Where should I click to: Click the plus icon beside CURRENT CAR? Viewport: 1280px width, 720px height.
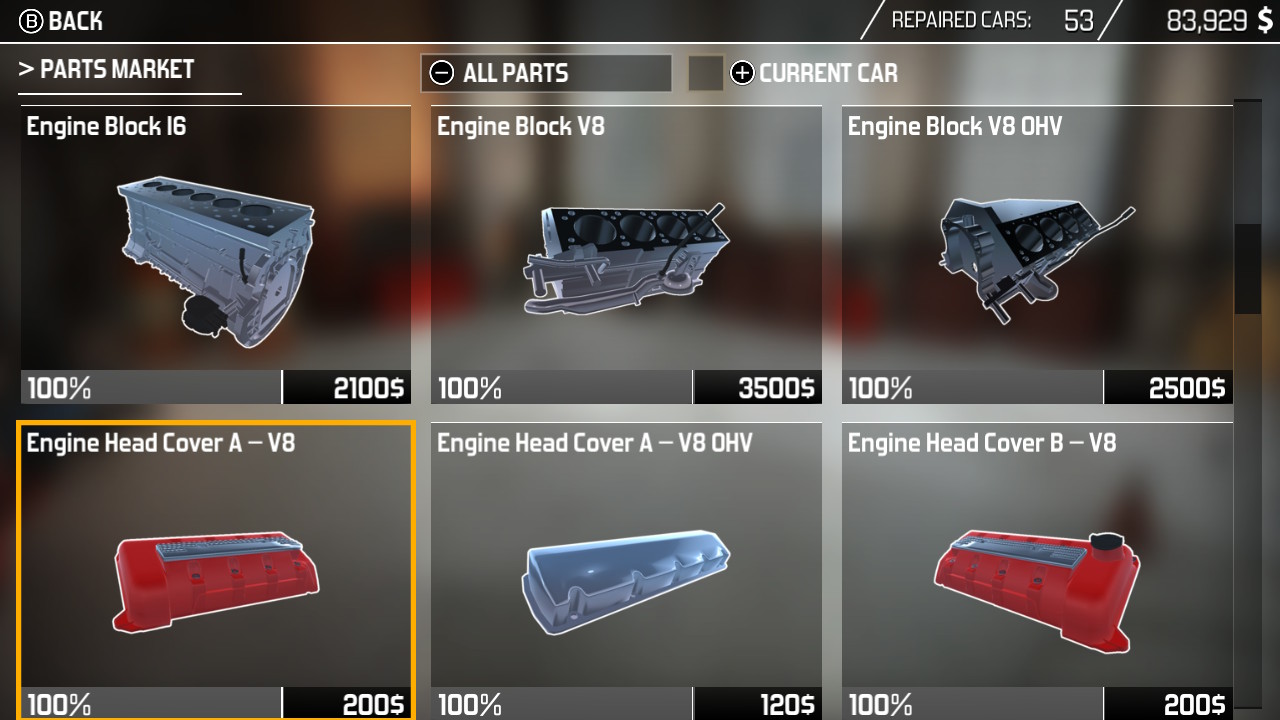pyautogui.click(x=741, y=73)
